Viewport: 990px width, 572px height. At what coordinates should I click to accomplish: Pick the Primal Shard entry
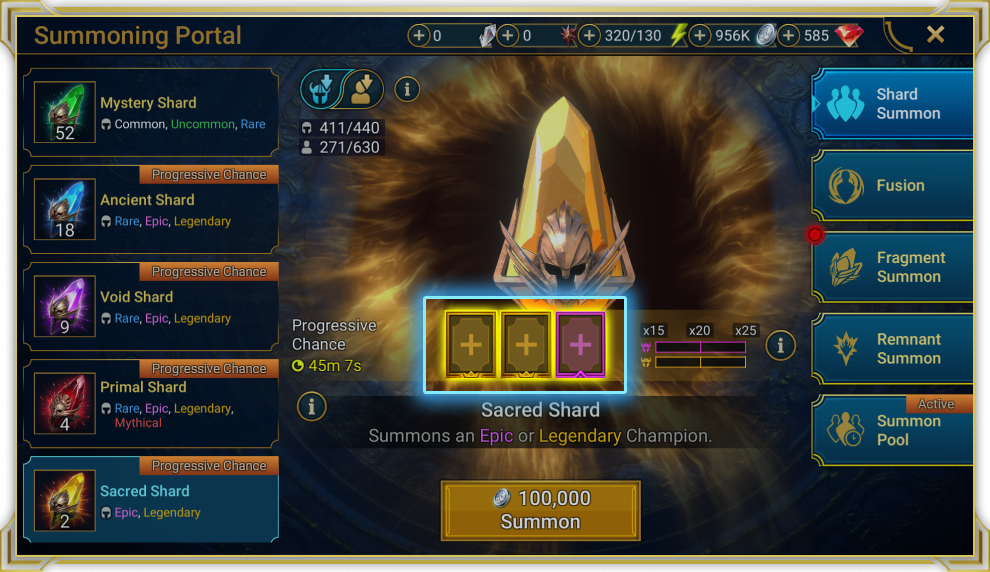click(x=150, y=404)
